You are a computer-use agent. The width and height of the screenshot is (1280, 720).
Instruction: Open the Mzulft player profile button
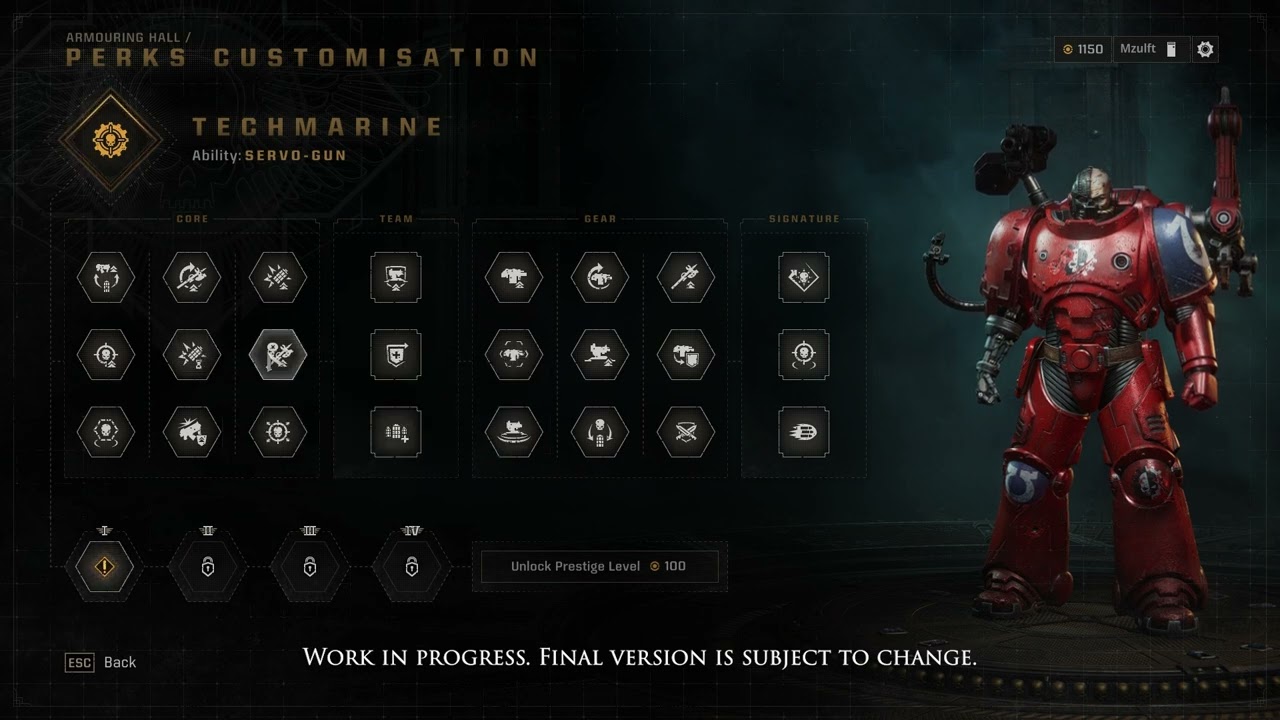click(1149, 49)
